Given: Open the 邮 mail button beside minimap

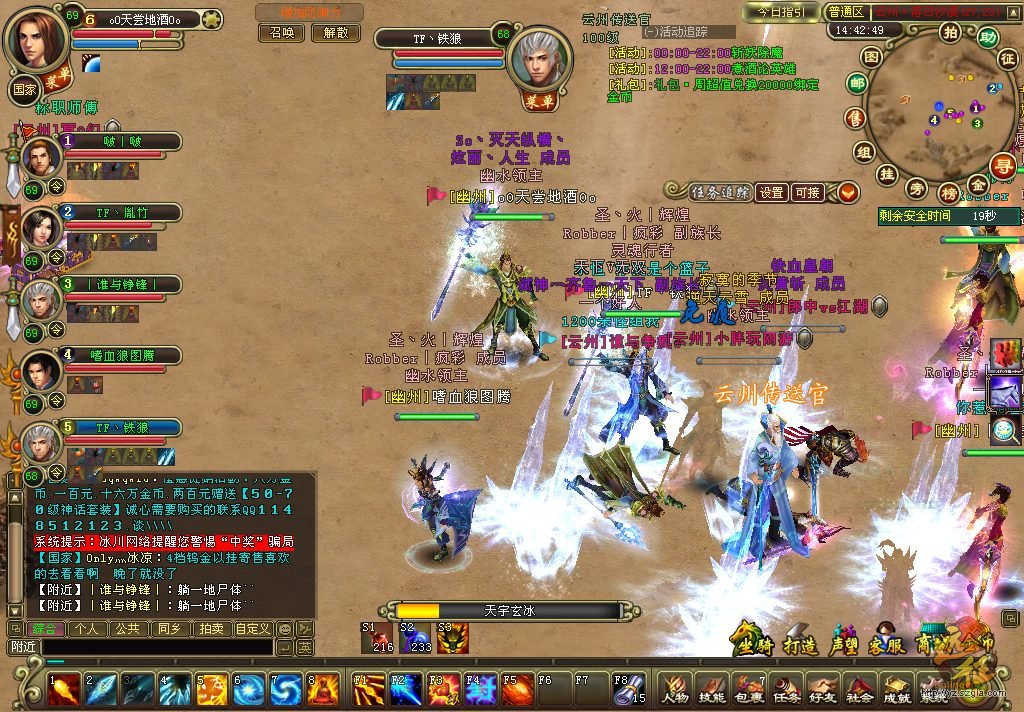Looking at the screenshot, I should pyautogui.click(x=857, y=84).
